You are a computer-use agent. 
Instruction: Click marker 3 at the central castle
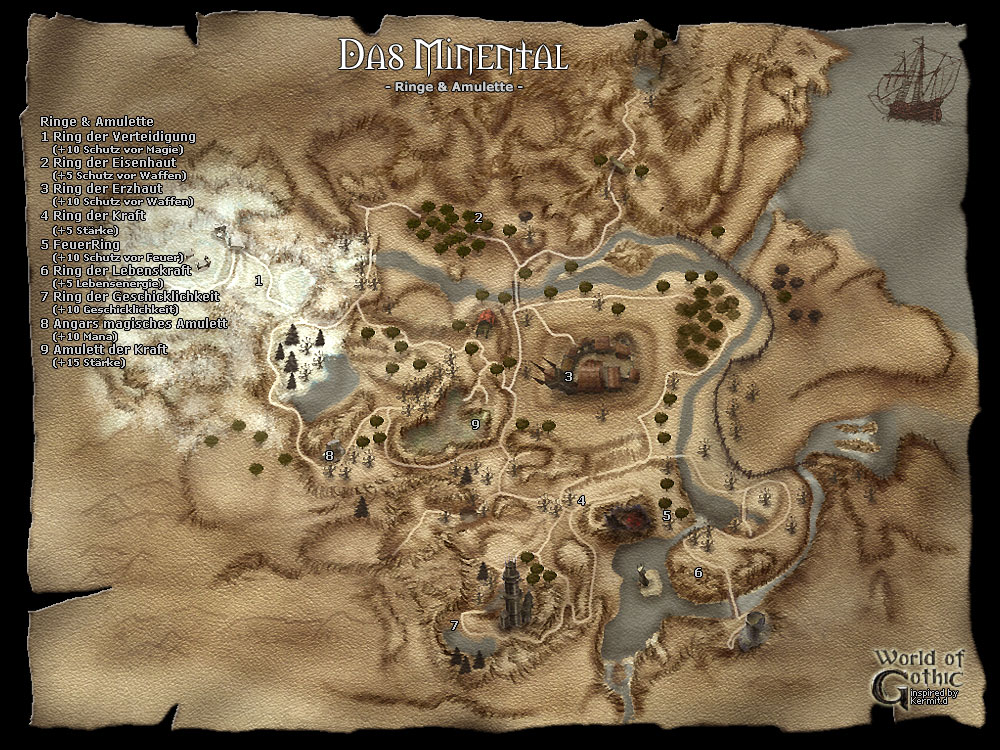pos(568,377)
